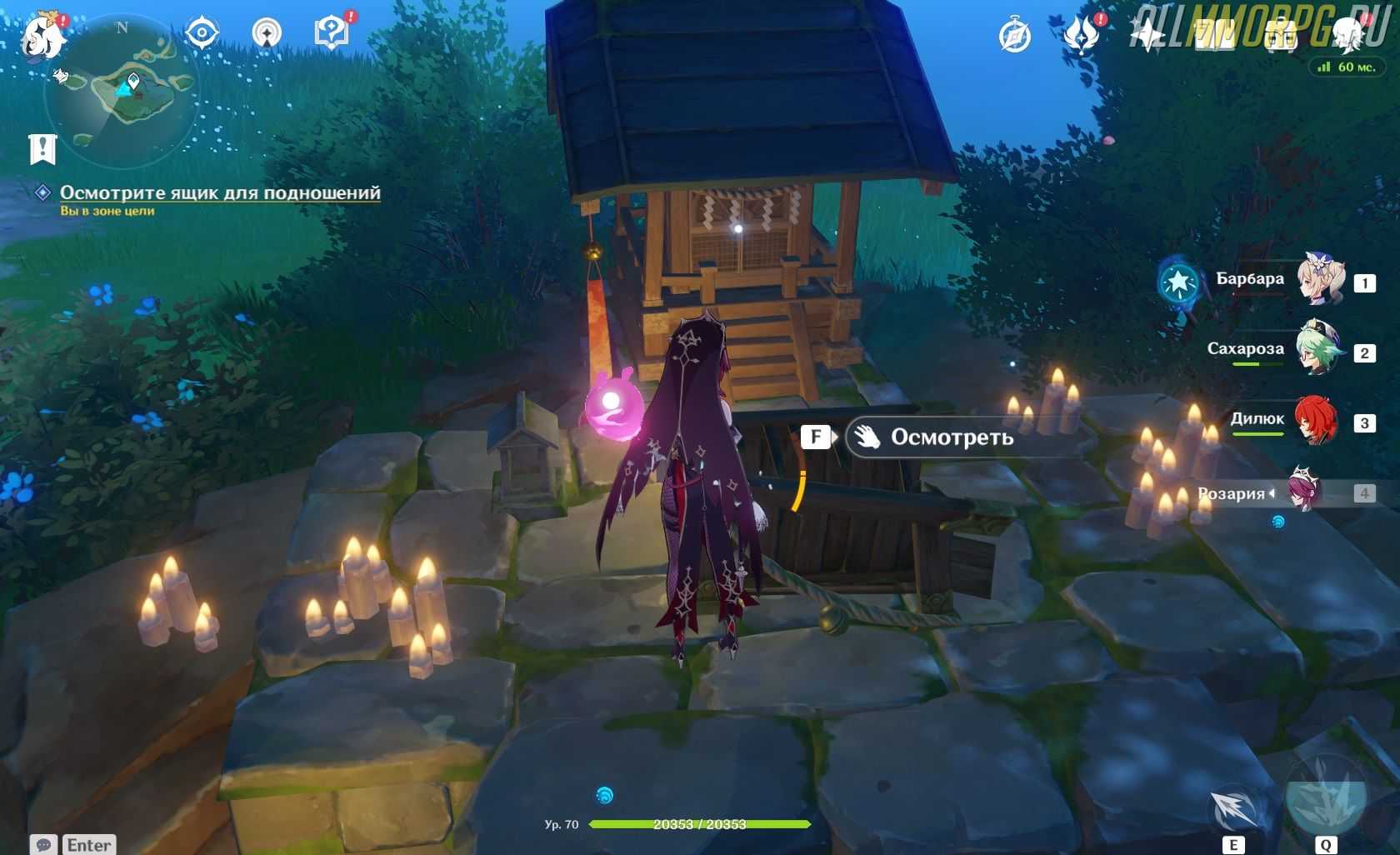
Task: Open the tutorial book question icon
Action: coord(332,33)
